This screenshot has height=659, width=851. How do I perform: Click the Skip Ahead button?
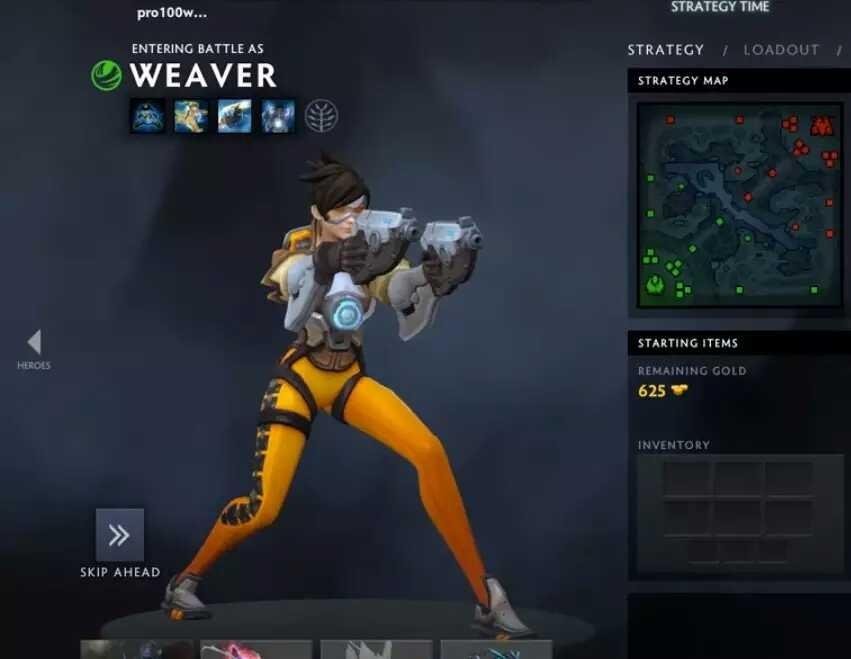[120, 535]
